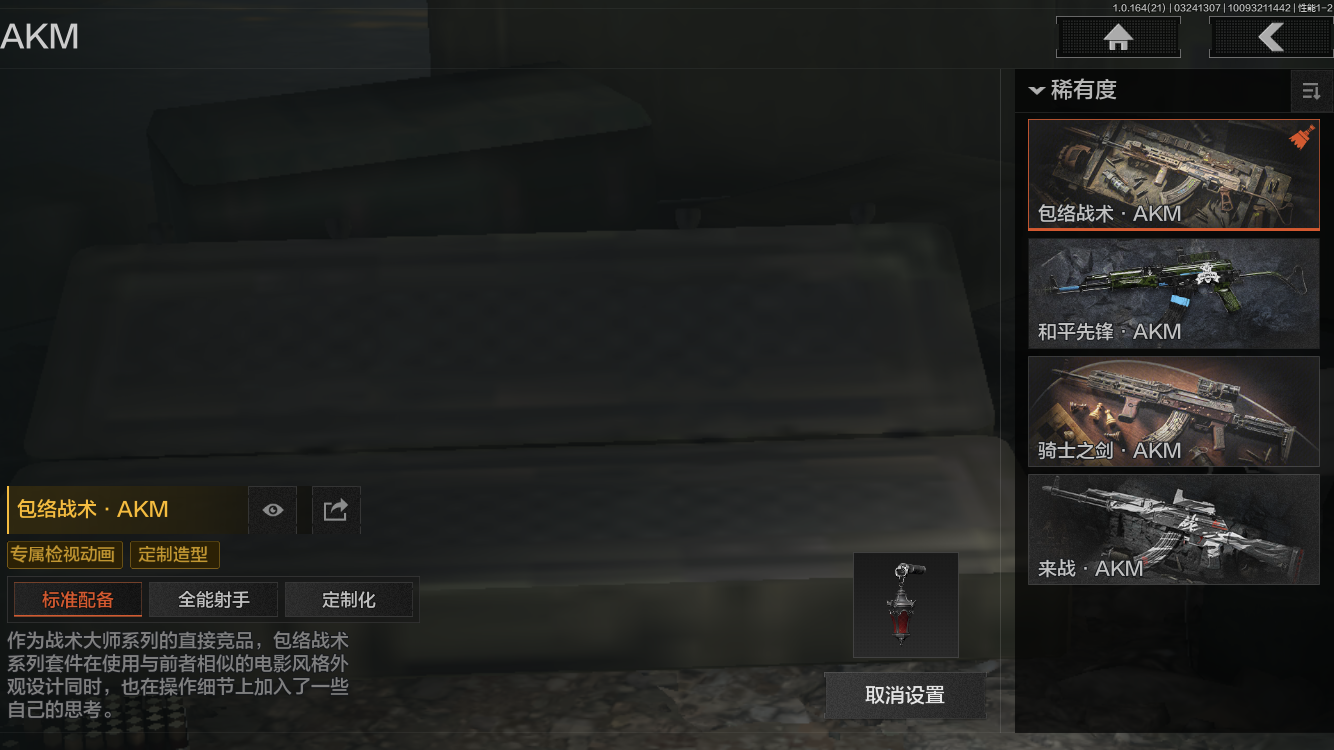Open the 专属检视动画 inspect animation tag
Screen dimensions: 1334x750
tap(62, 555)
